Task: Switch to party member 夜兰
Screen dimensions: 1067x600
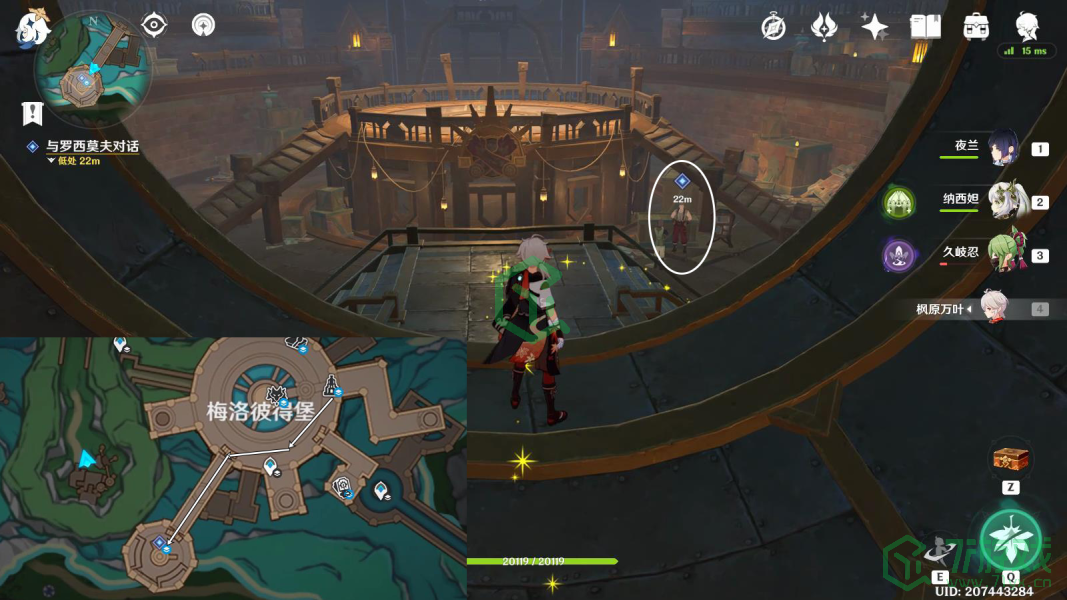Action: coord(1003,148)
